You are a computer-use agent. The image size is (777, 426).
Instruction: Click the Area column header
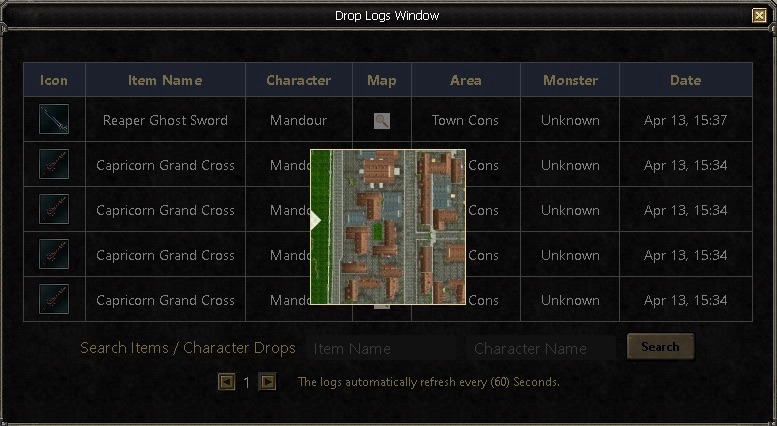tap(465, 80)
